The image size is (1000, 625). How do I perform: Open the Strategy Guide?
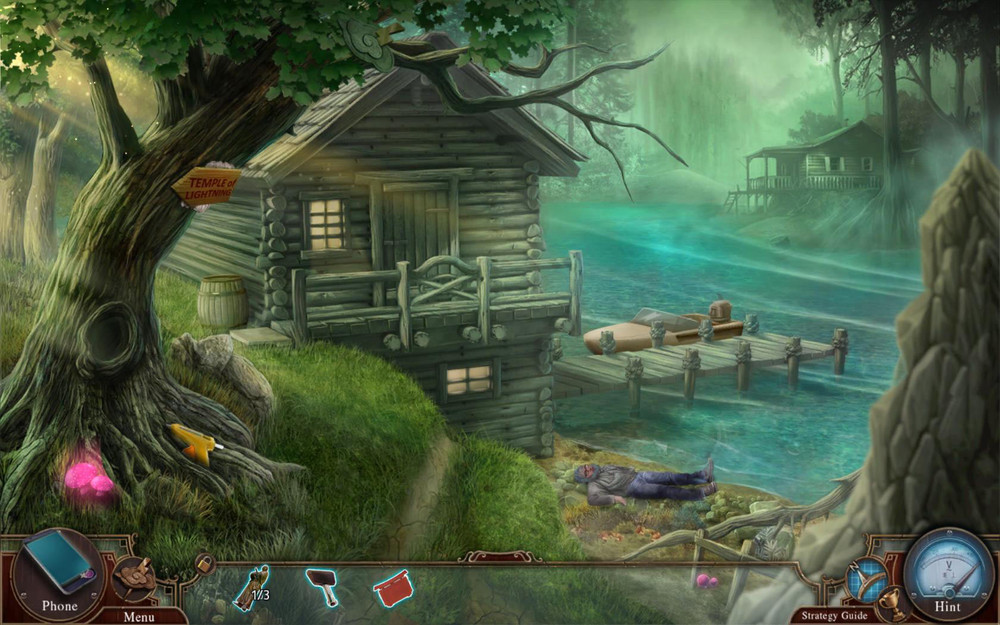pyautogui.click(x=833, y=615)
